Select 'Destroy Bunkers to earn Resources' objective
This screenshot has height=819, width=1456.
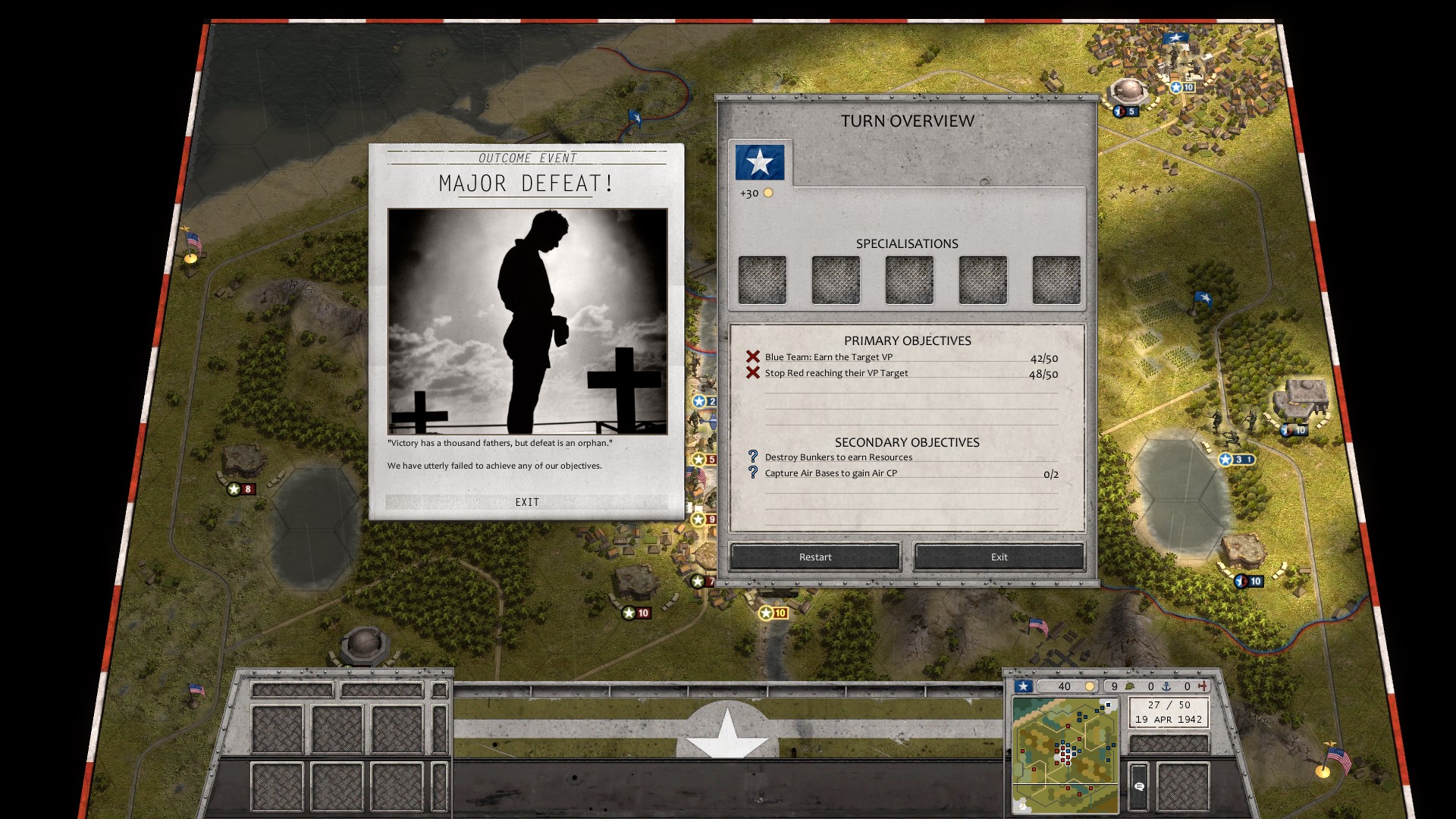[838, 457]
